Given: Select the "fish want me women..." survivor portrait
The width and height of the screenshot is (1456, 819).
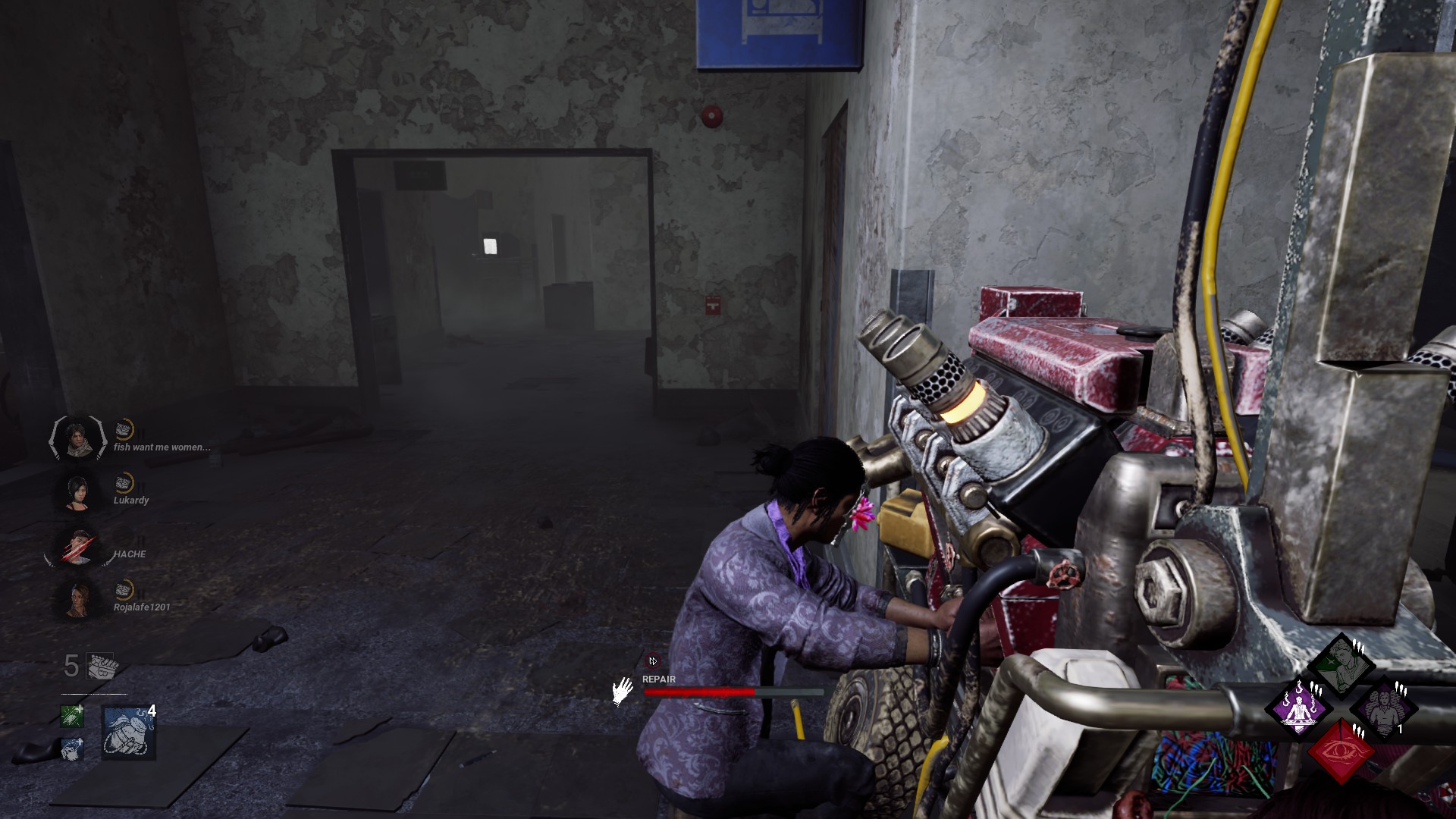Looking at the screenshot, I should (77, 438).
